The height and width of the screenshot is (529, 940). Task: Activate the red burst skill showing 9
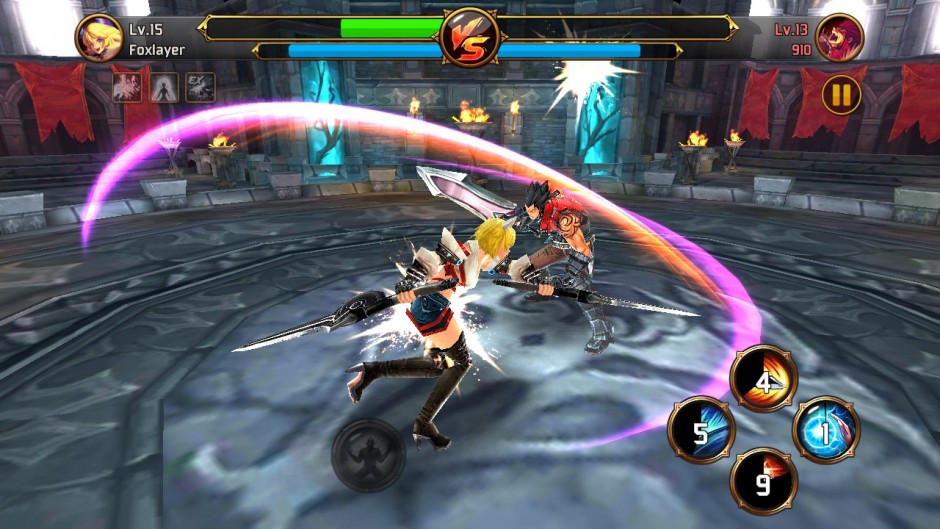coord(764,481)
